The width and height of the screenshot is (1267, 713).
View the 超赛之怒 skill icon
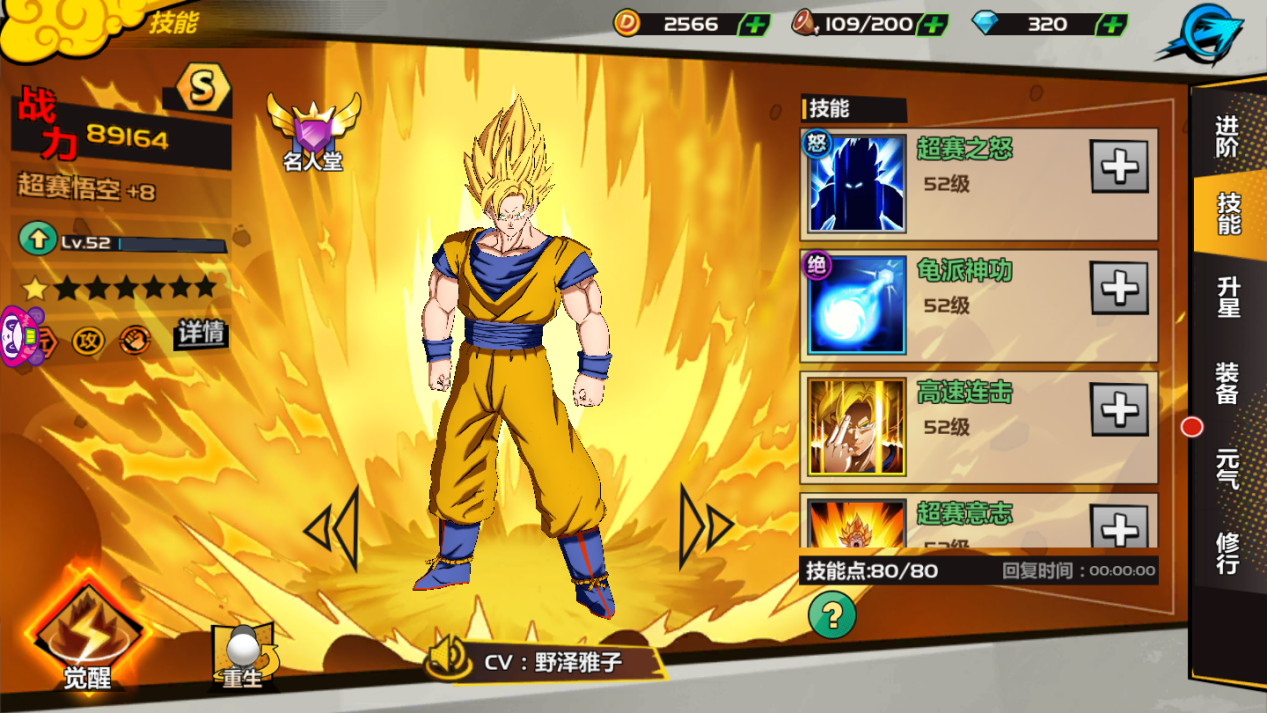coord(857,184)
